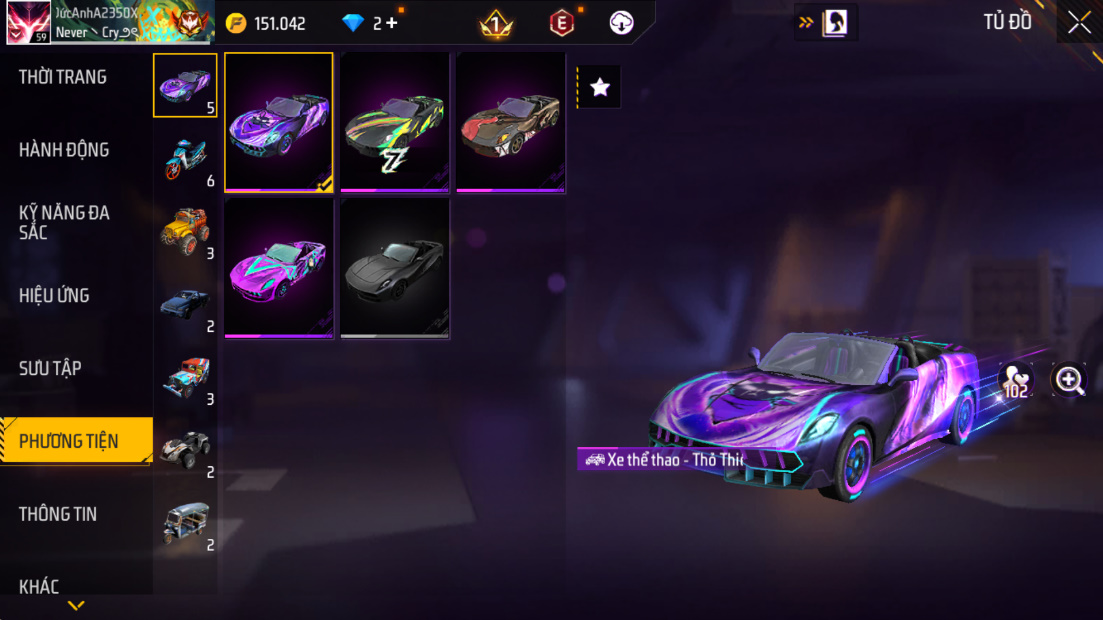Zoom in with the magnifier icon
Screen dimensions: 1103x620
[1069, 379]
